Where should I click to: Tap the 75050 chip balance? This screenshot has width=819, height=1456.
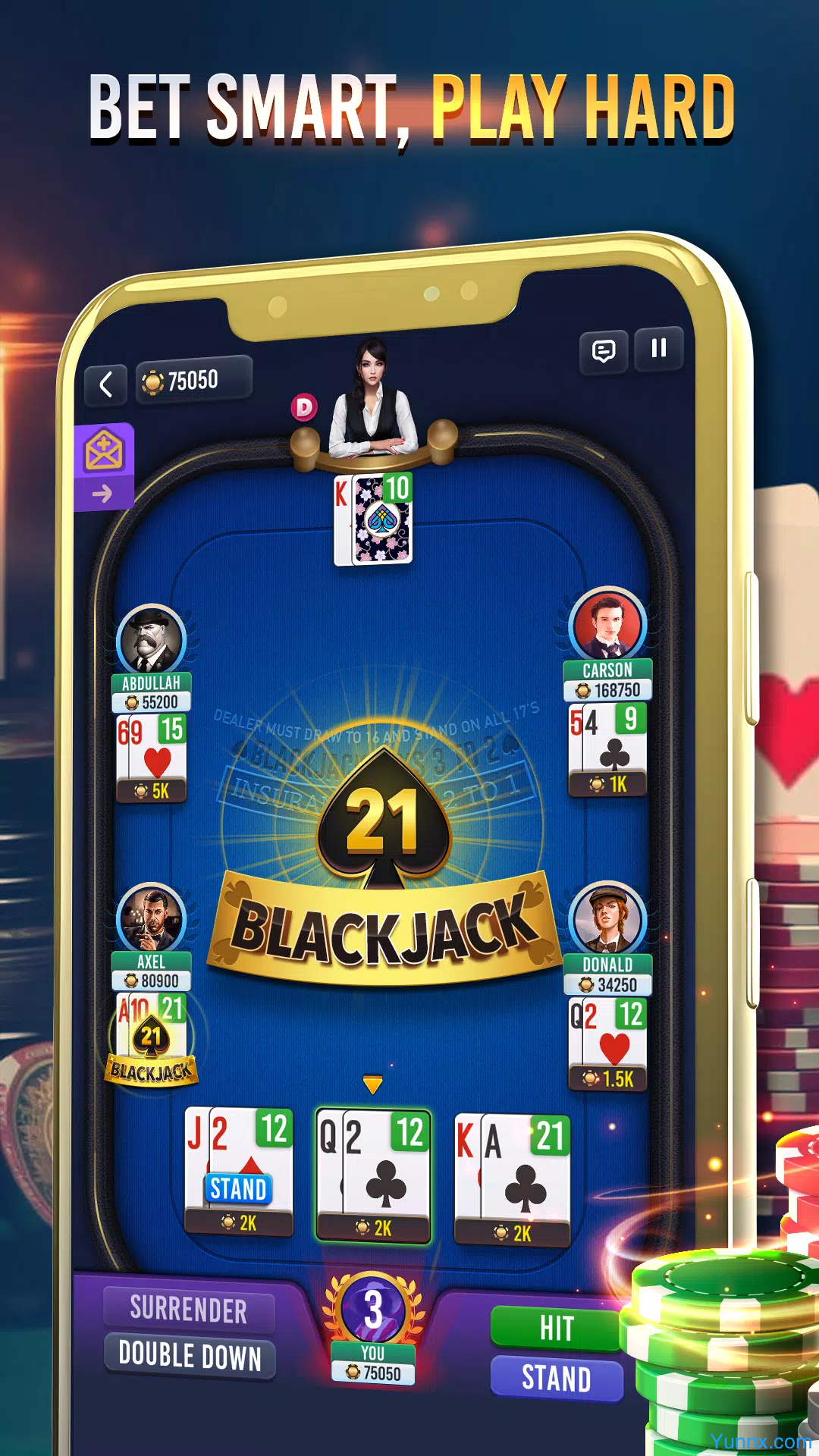click(x=193, y=381)
